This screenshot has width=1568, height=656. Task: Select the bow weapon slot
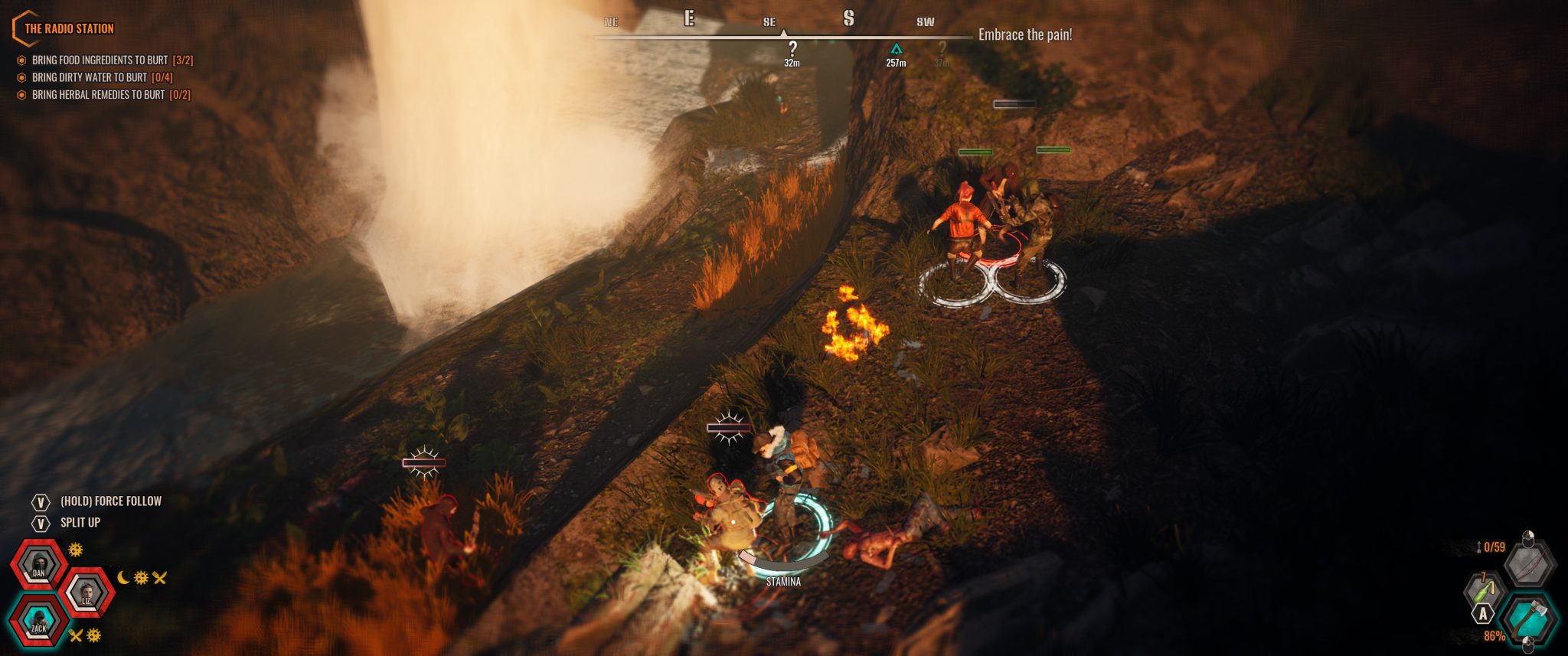tap(1529, 564)
